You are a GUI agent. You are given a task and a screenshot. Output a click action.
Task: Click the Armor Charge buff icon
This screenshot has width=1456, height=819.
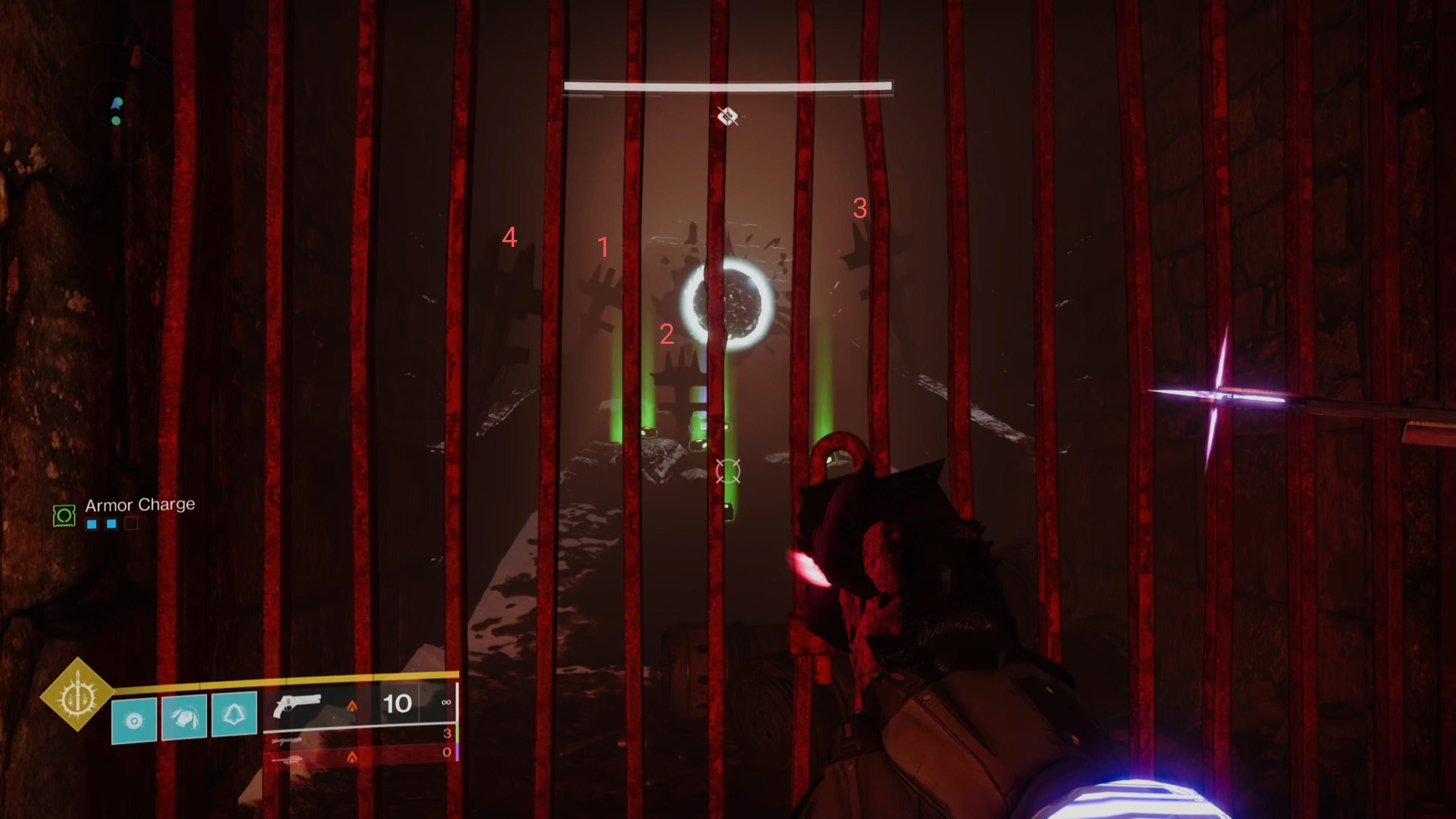[64, 516]
